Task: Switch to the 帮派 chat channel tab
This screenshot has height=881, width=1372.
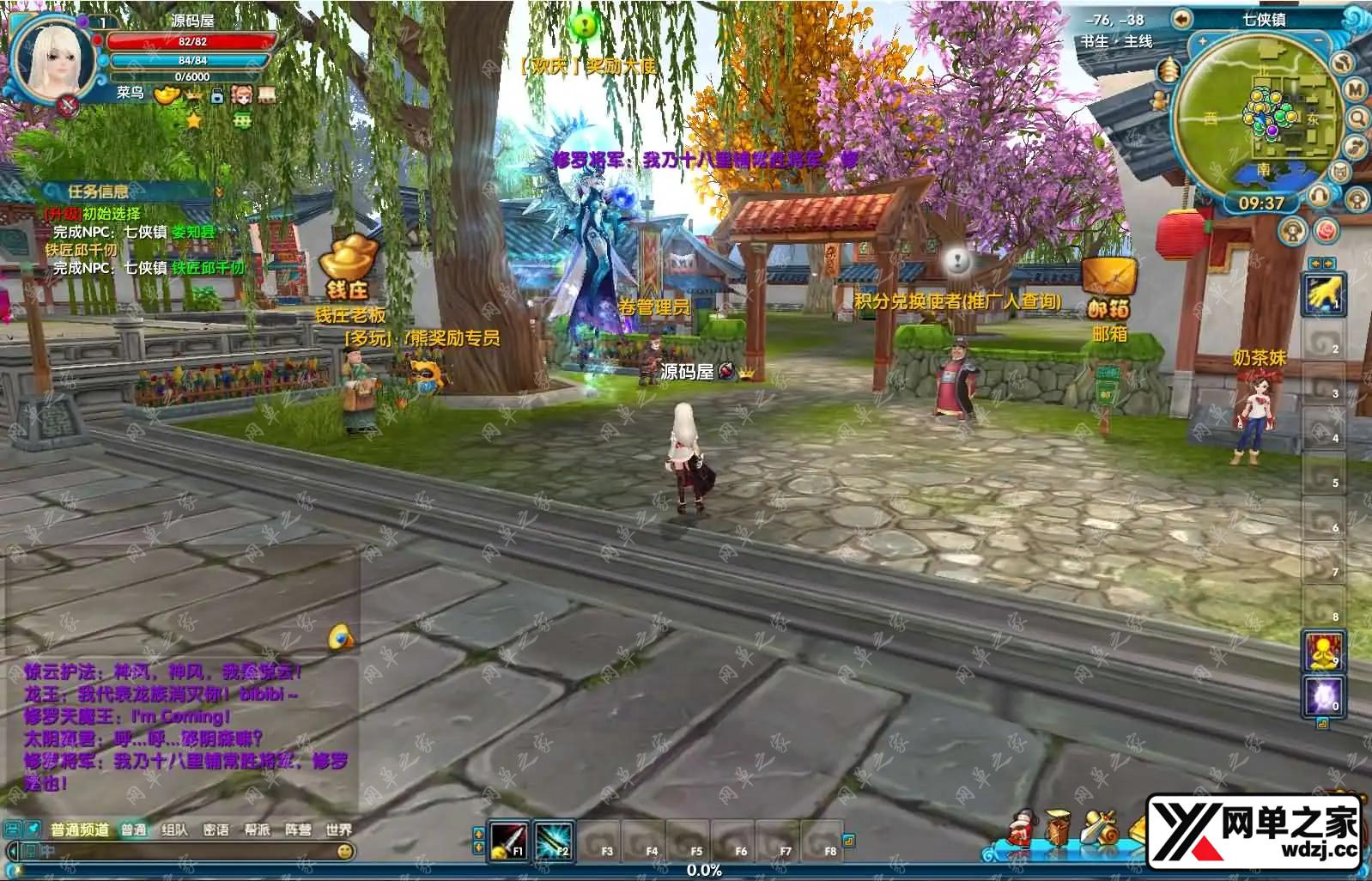Action: click(x=257, y=829)
